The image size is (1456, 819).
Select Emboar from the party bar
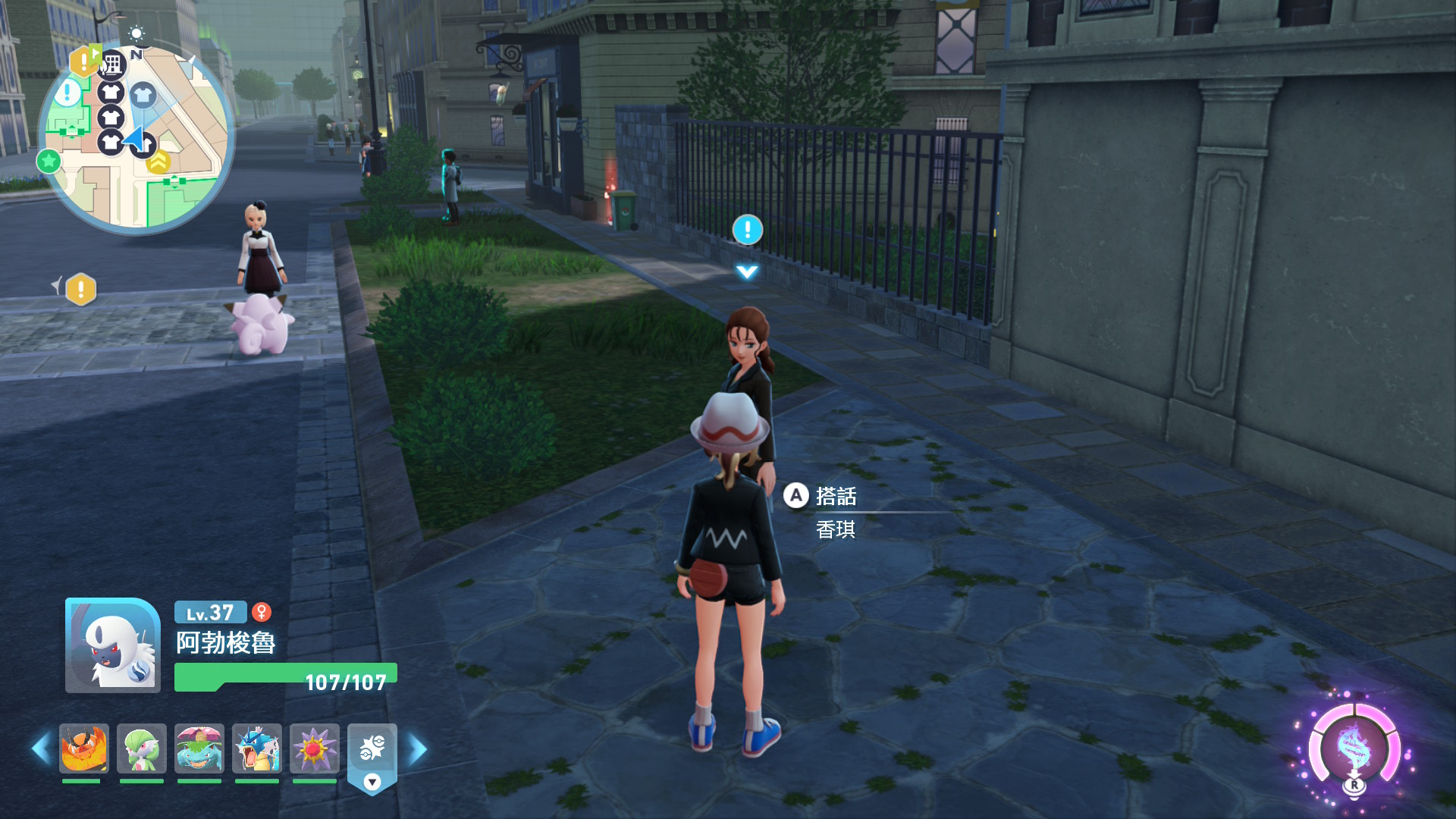84,748
